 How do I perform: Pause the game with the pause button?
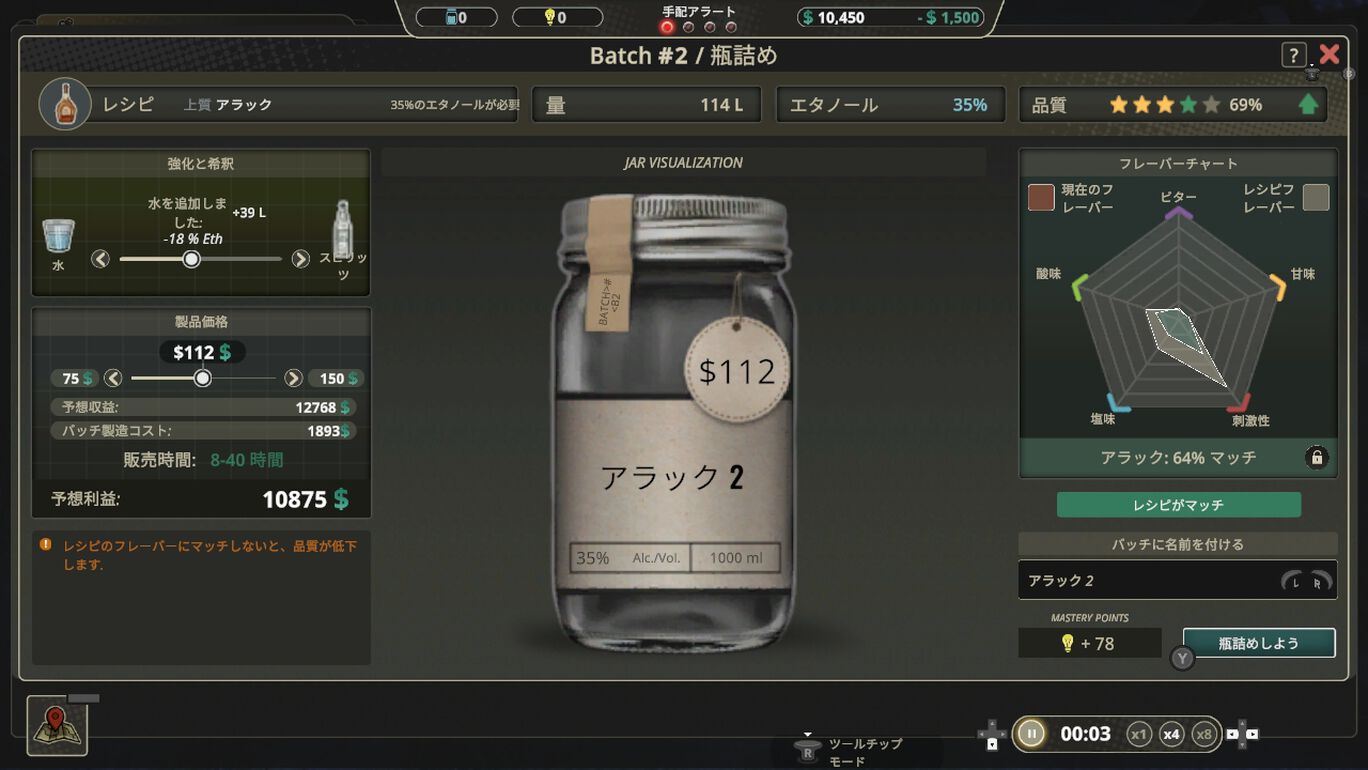click(x=1030, y=733)
